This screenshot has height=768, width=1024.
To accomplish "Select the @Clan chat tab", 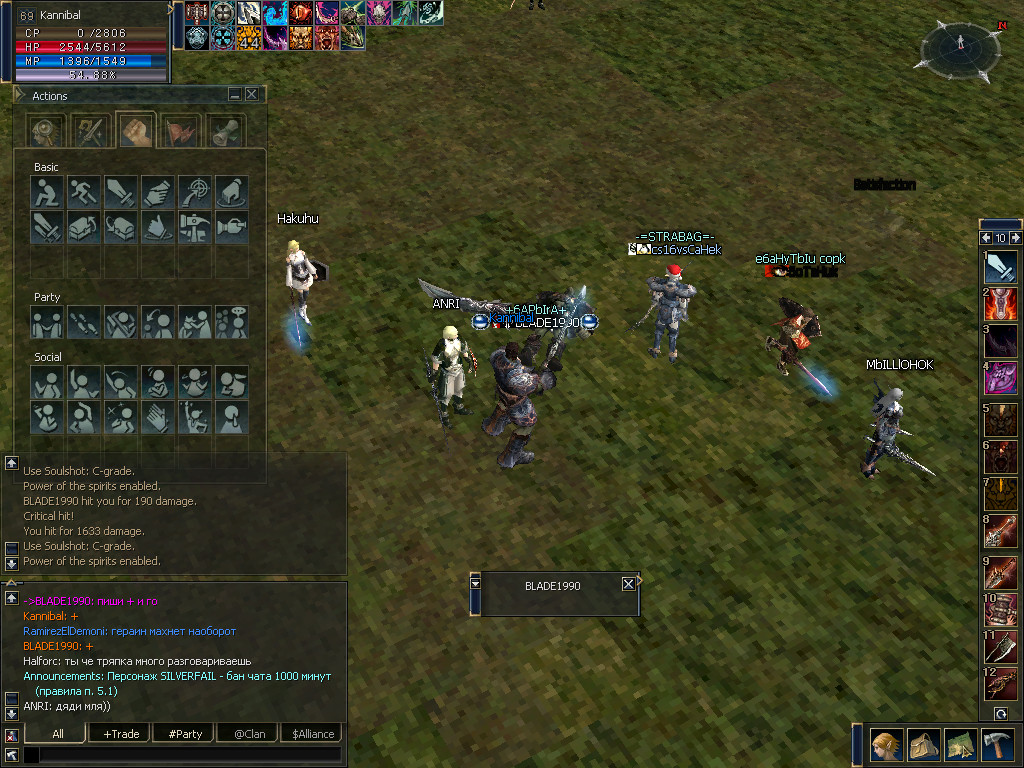I will tap(249, 734).
